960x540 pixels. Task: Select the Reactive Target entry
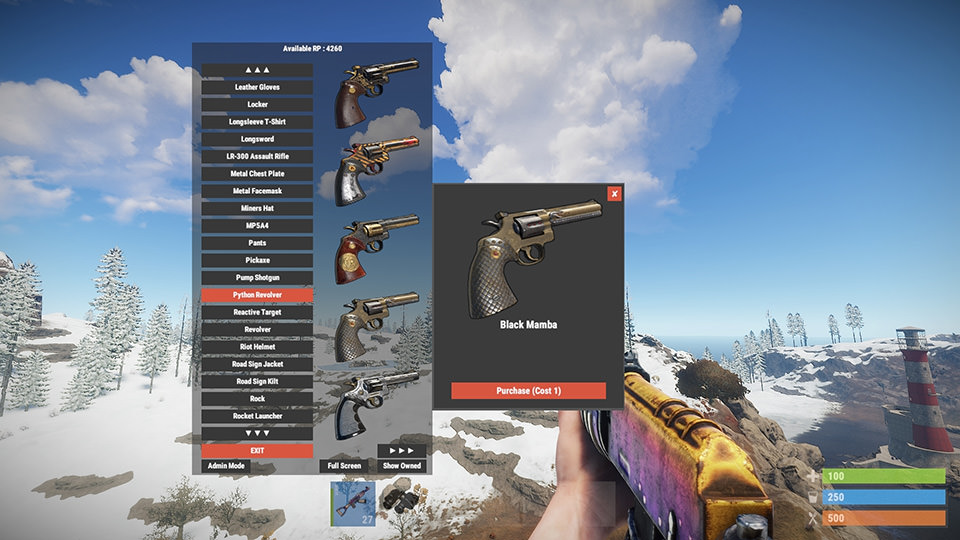point(257,312)
